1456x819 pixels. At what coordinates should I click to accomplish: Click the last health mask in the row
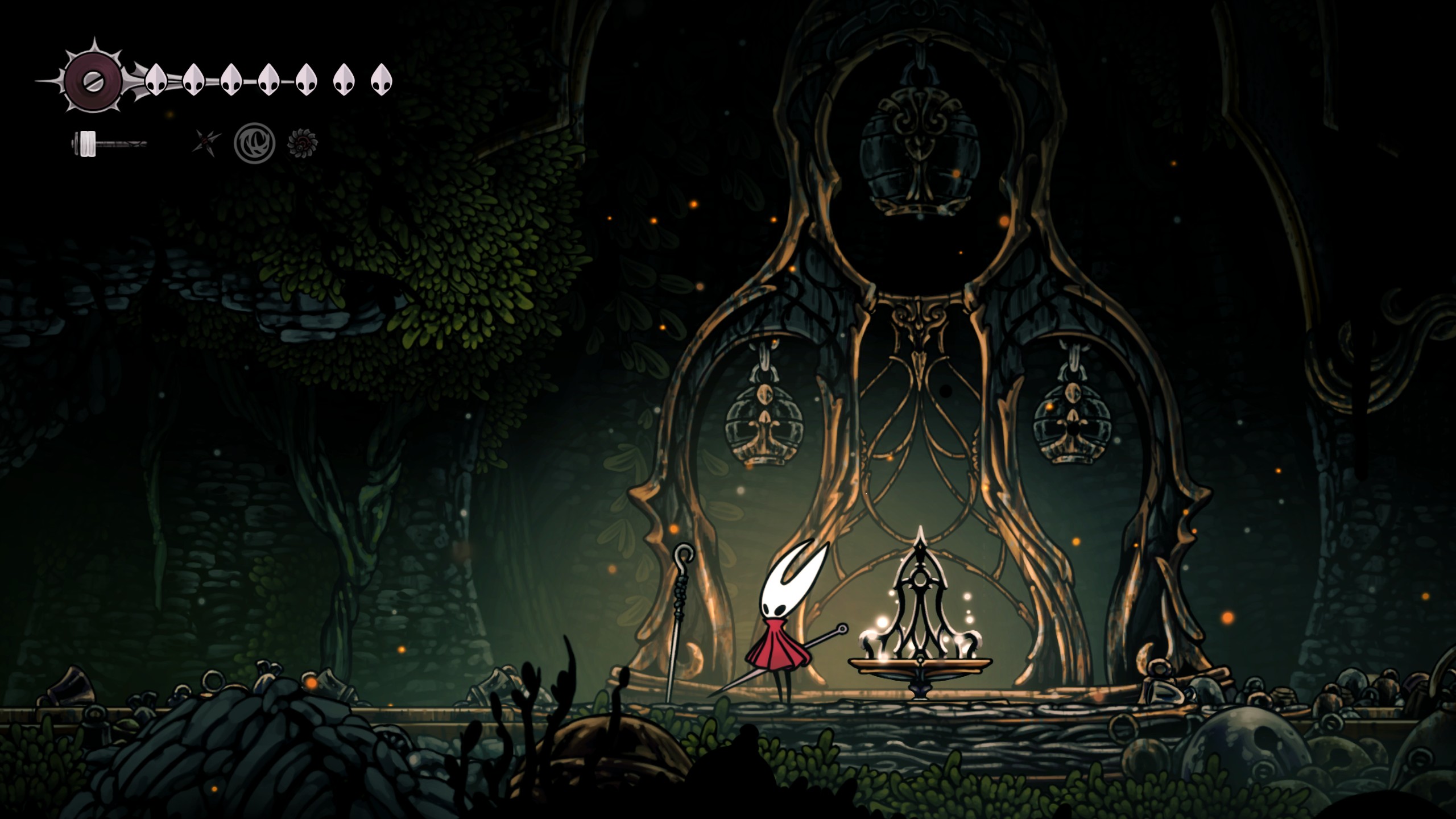[x=383, y=80]
